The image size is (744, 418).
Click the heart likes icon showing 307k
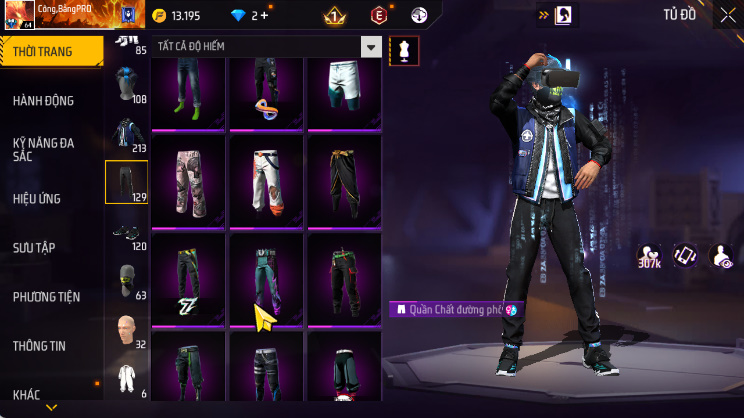(x=650, y=257)
